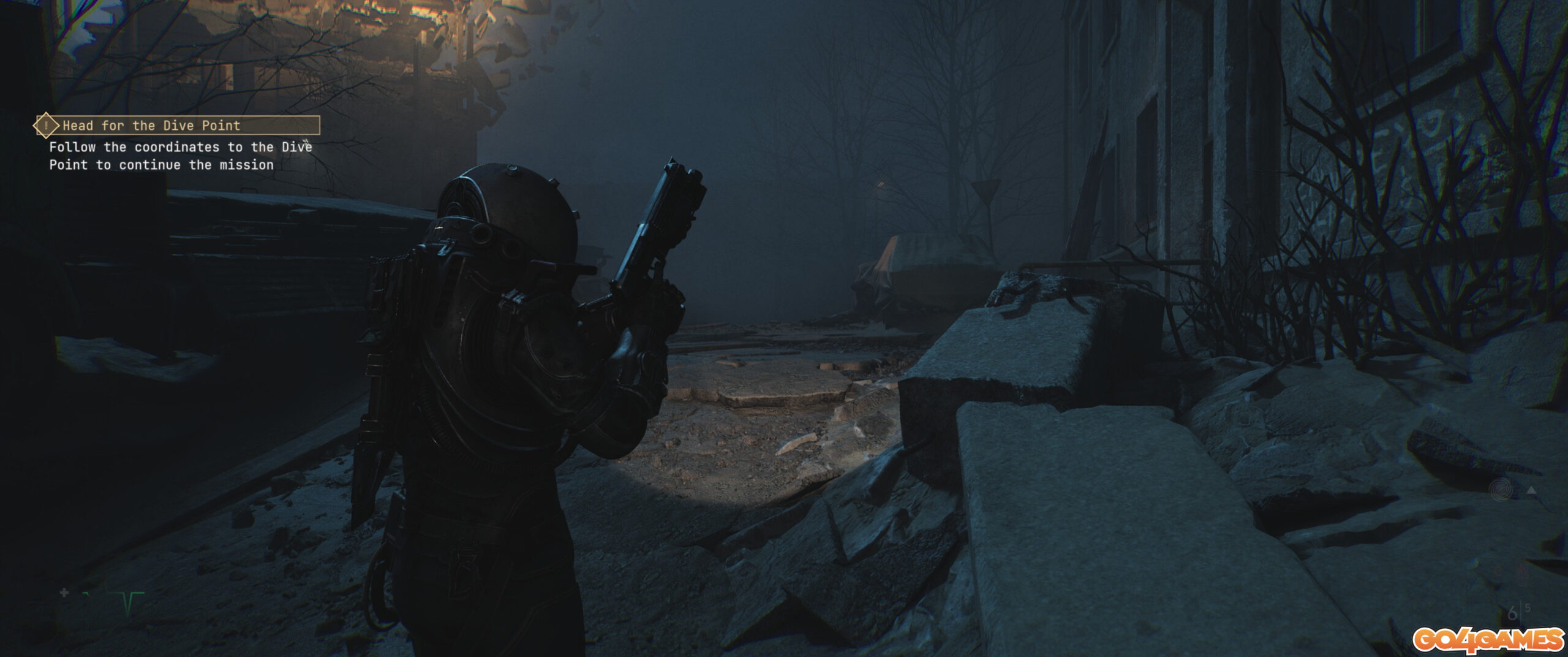Activate the spiral ability icon
This screenshot has width=1568, height=657.
point(1501,490)
